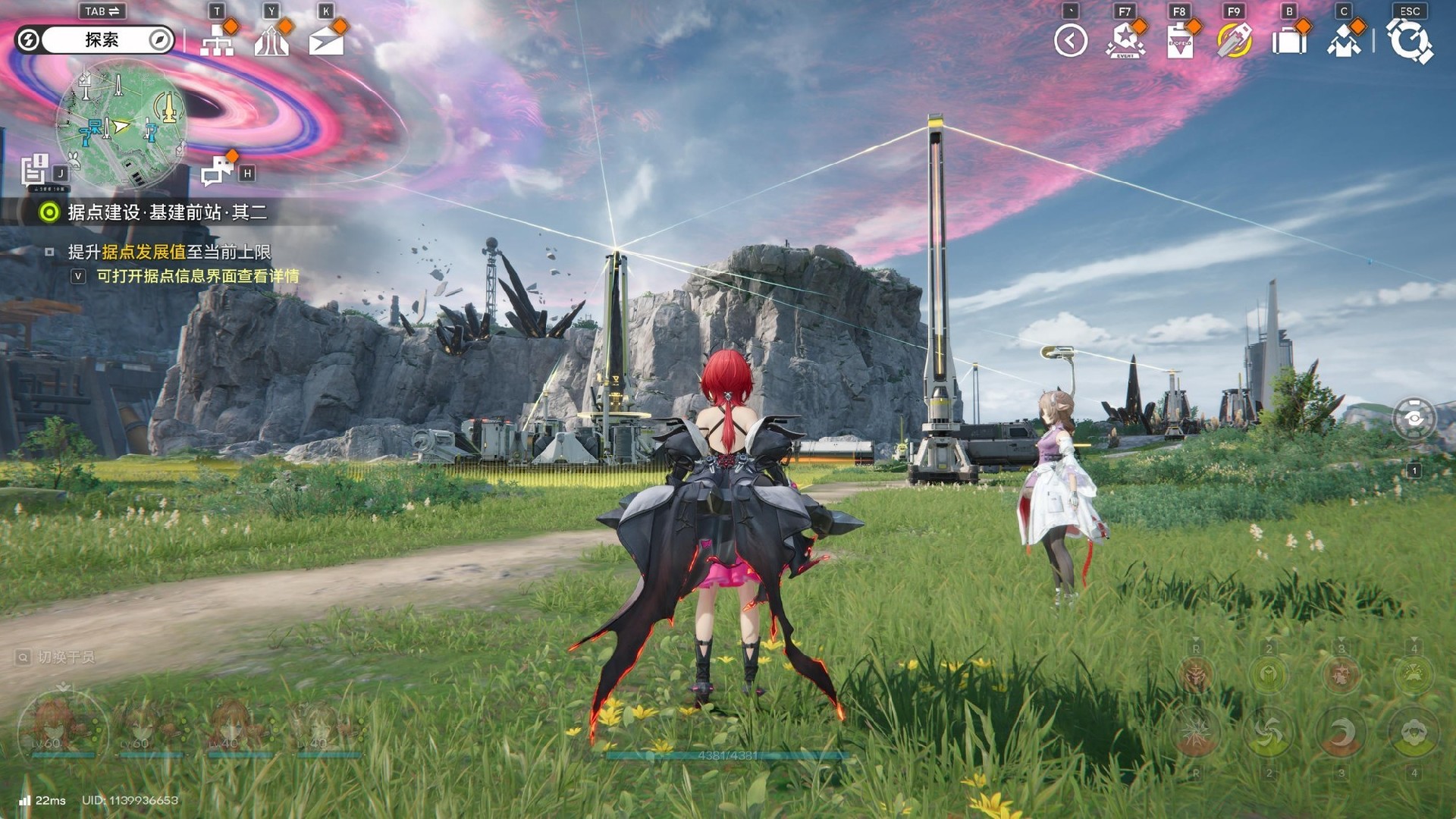Activate the starburst spike skill
The image size is (1456, 819).
[x=1196, y=733]
